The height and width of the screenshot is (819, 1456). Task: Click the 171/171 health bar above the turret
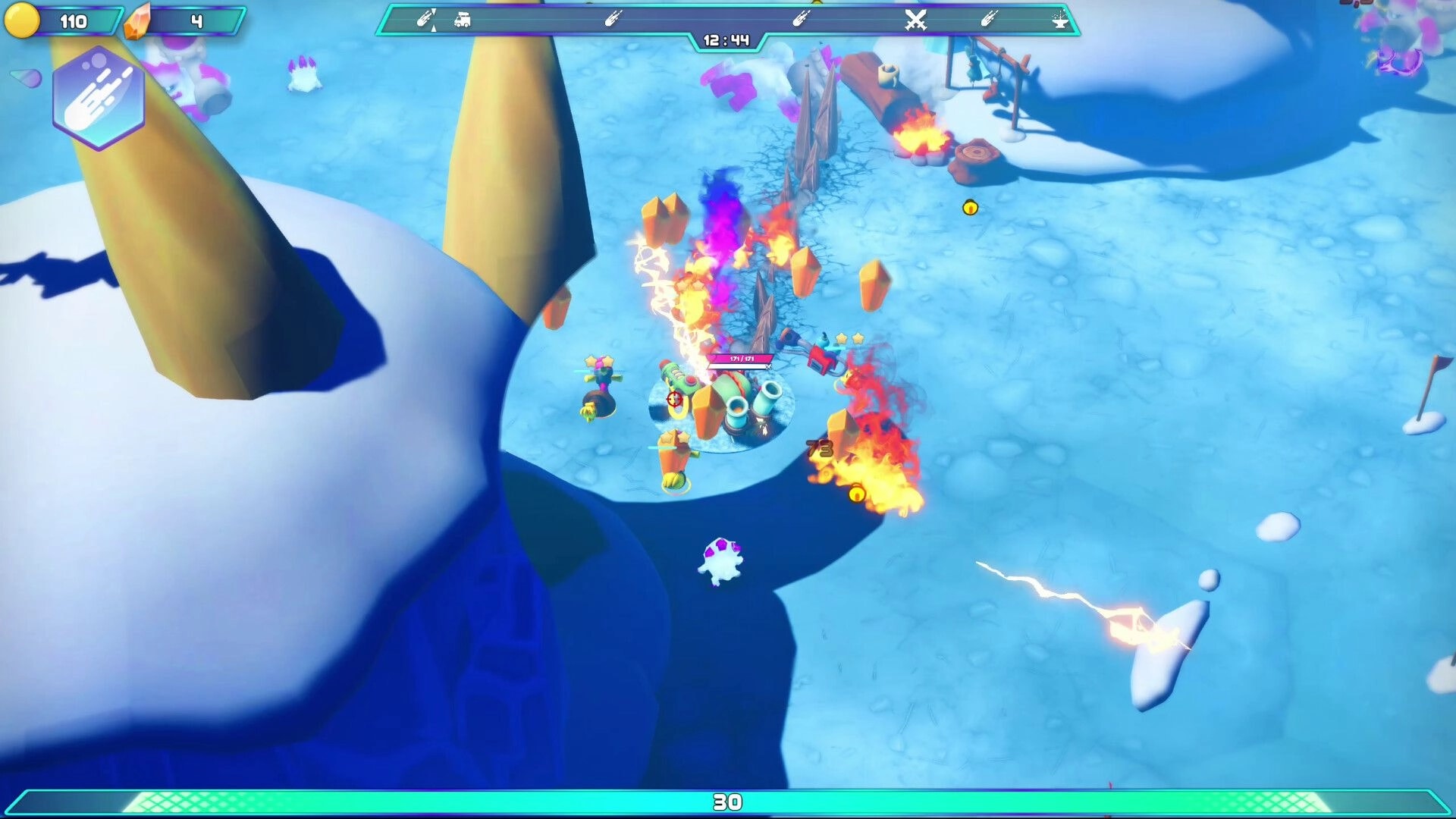click(x=739, y=358)
